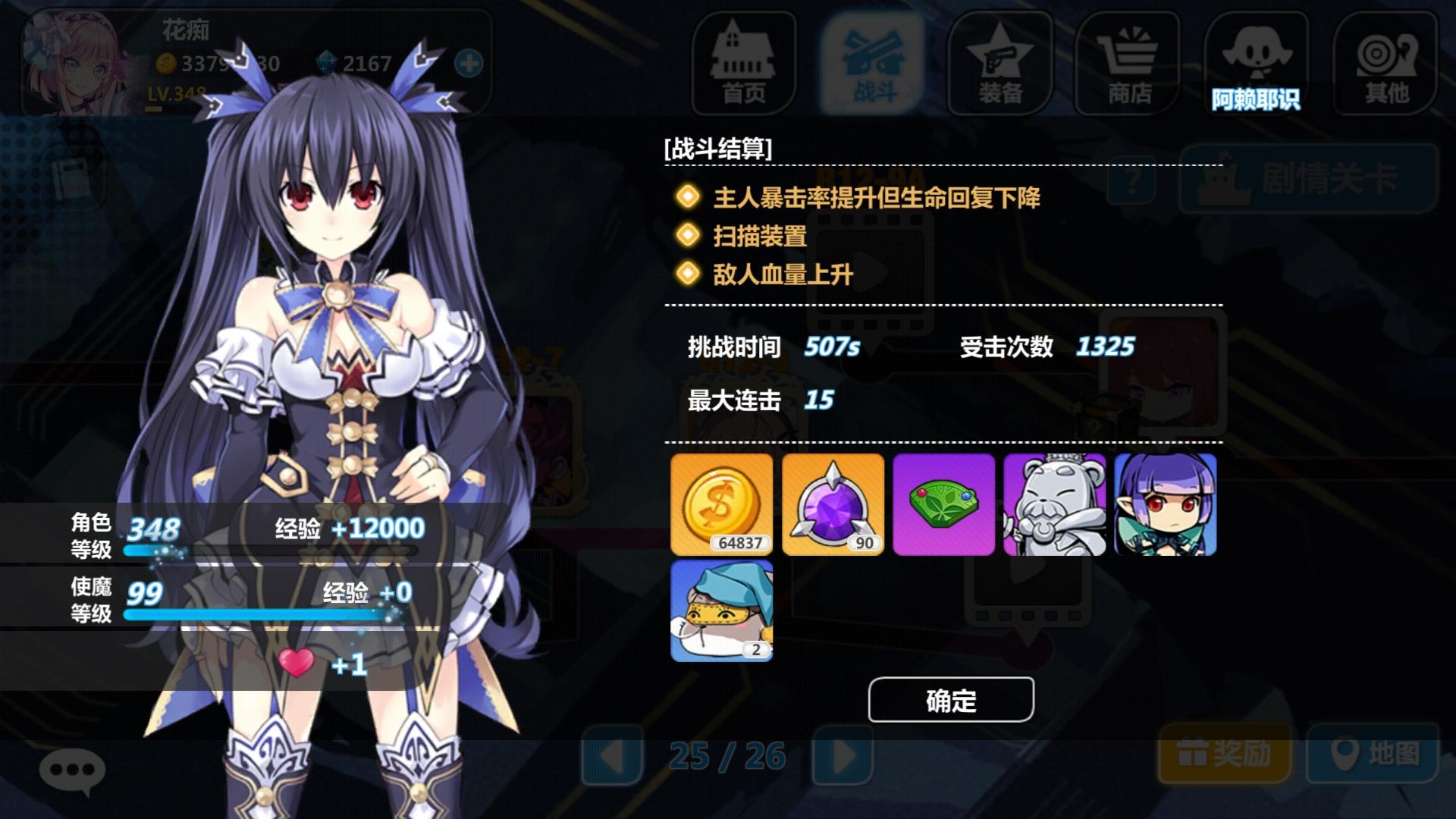Click the green gem reward item
This screenshot has height=819, width=1456.
(x=943, y=504)
